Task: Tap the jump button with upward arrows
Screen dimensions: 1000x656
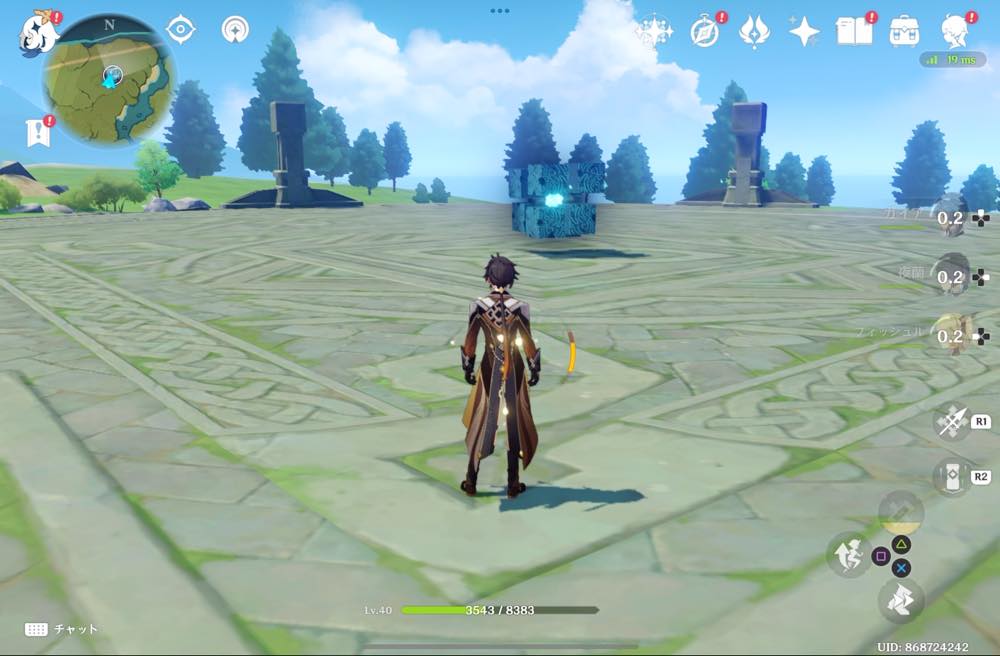Action: coord(848,553)
